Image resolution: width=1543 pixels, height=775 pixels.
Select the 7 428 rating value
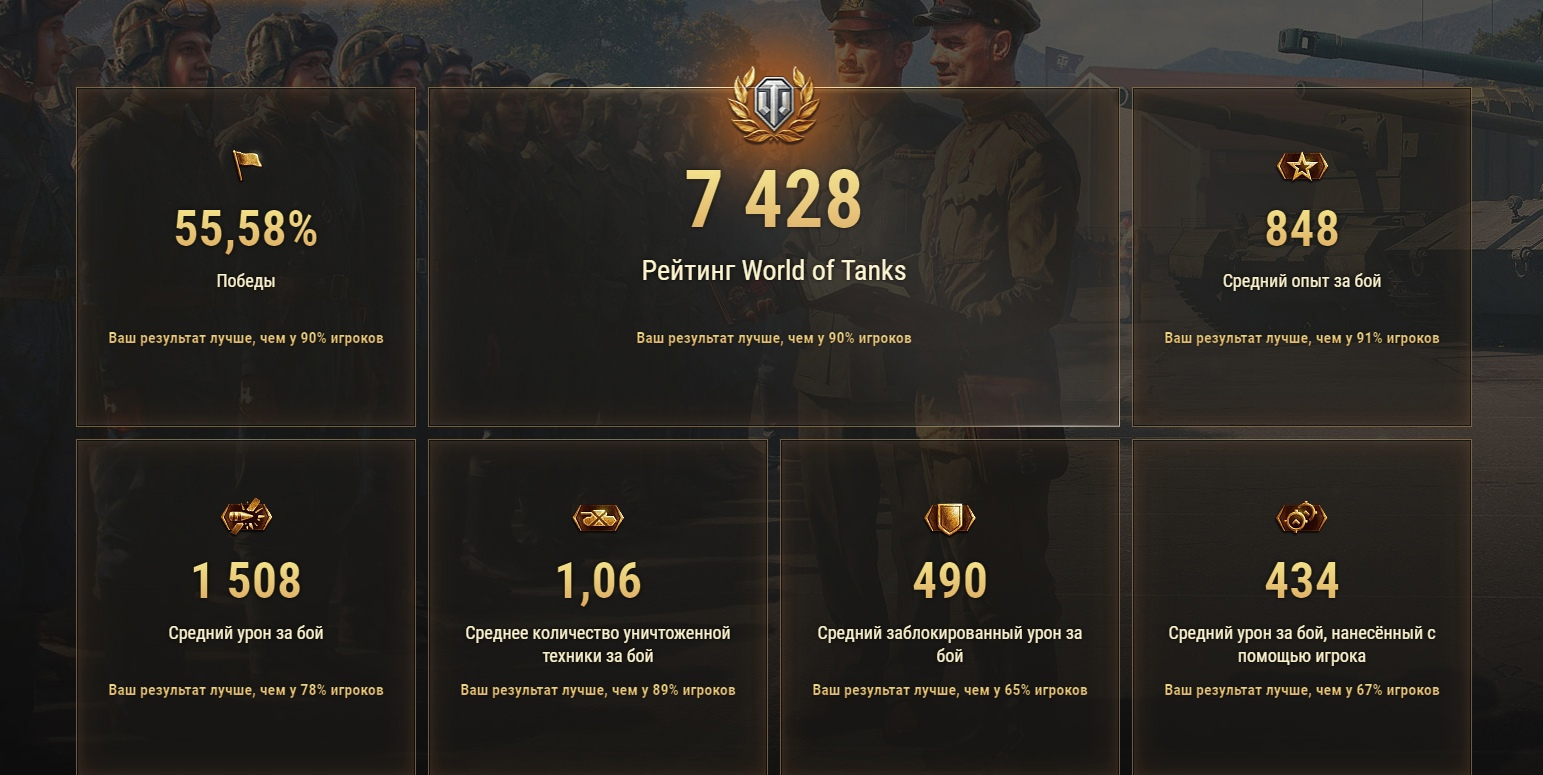tap(774, 197)
